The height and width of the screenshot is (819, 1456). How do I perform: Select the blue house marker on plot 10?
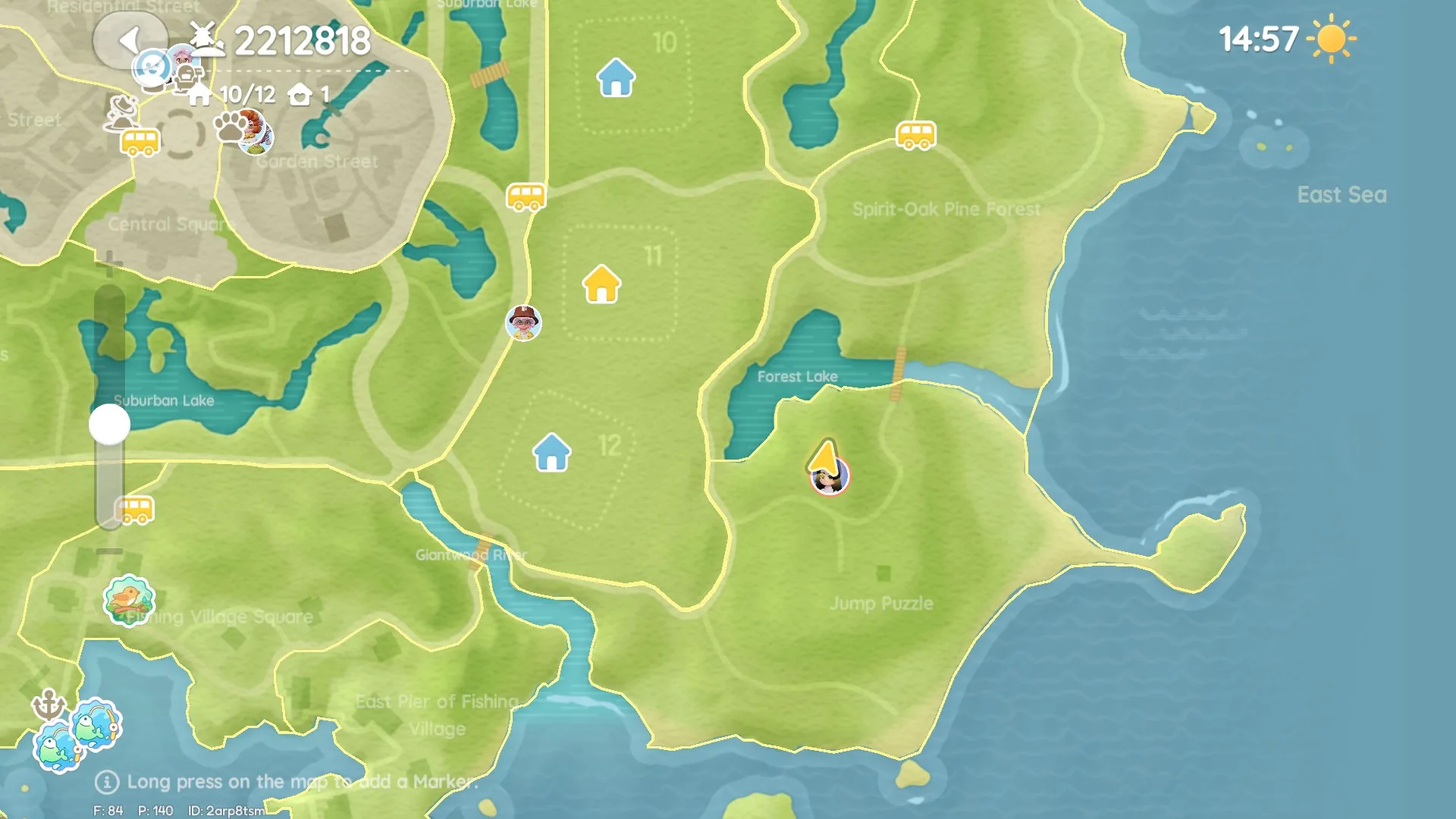(x=616, y=78)
